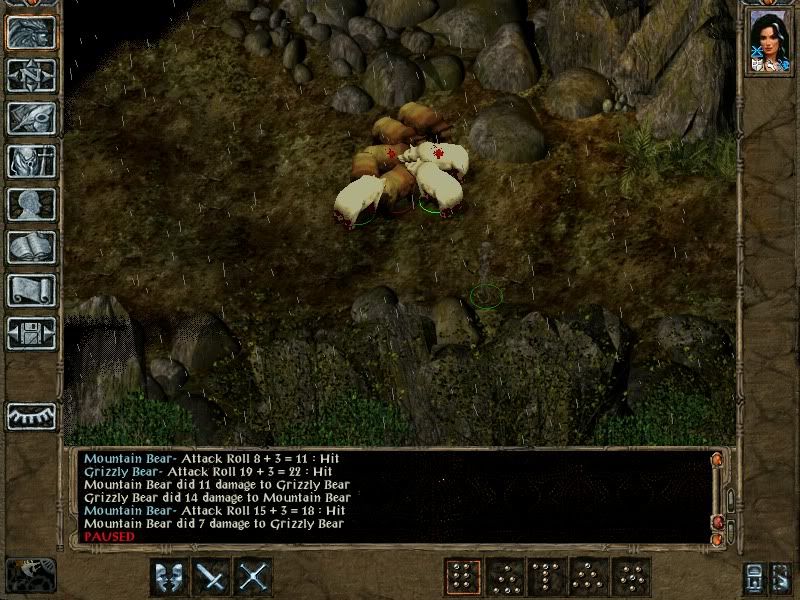800x600 pixels.
Task: Click the guard shield action button
Action: pyautogui.click(x=170, y=577)
